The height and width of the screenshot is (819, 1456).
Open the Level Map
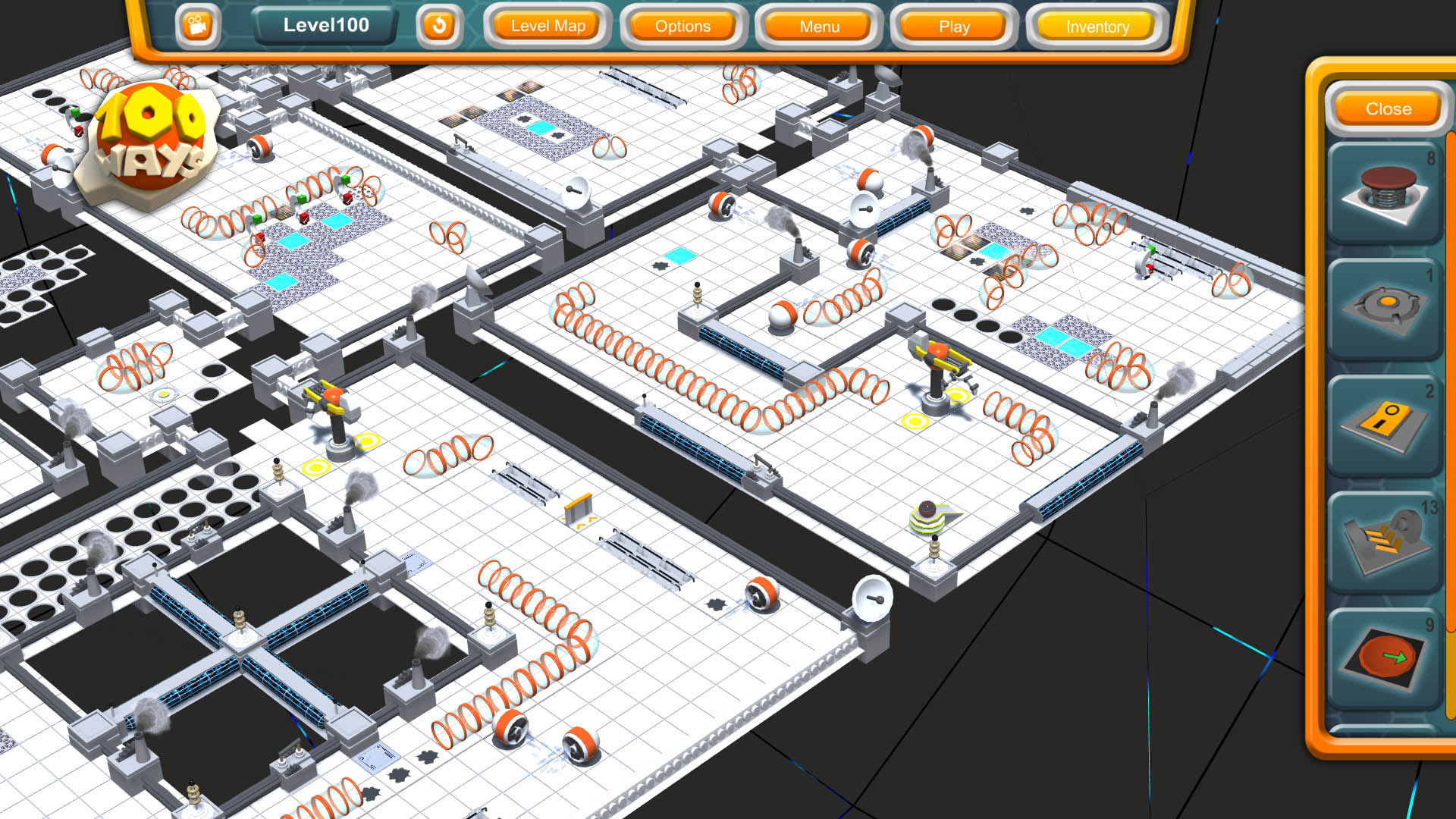pyautogui.click(x=548, y=26)
